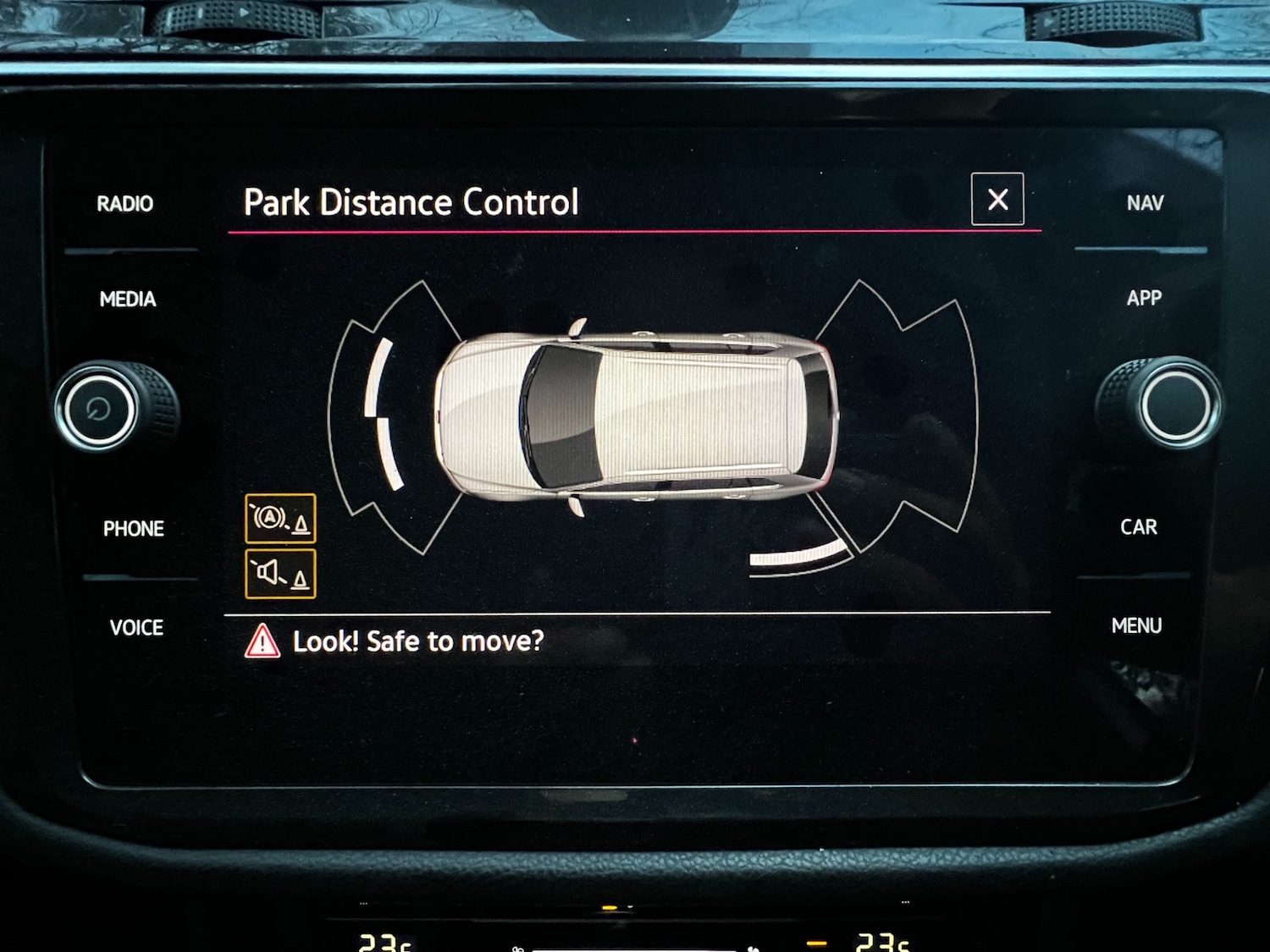1270x952 pixels.
Task: Activate VOICE control
Action: click(x=136, y=628)
